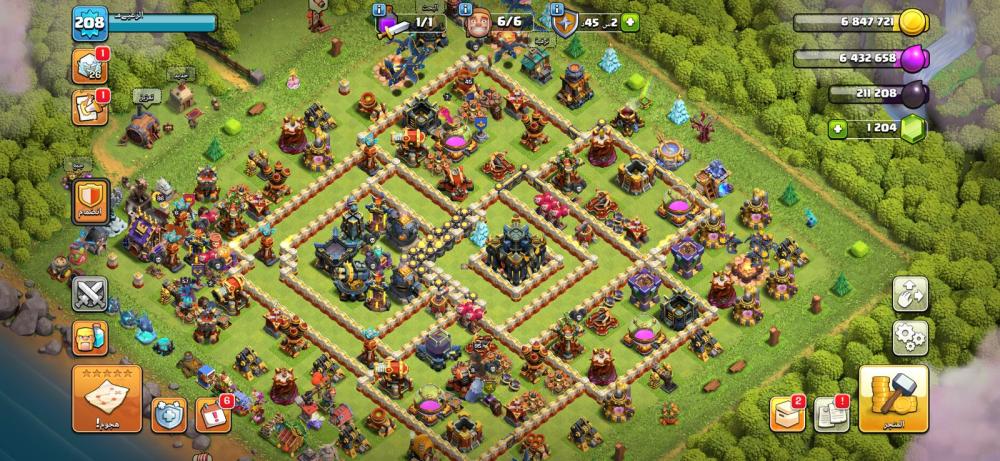Open the events calendar with badge 6
The image size is (1000, 461).
pos(212,413)
